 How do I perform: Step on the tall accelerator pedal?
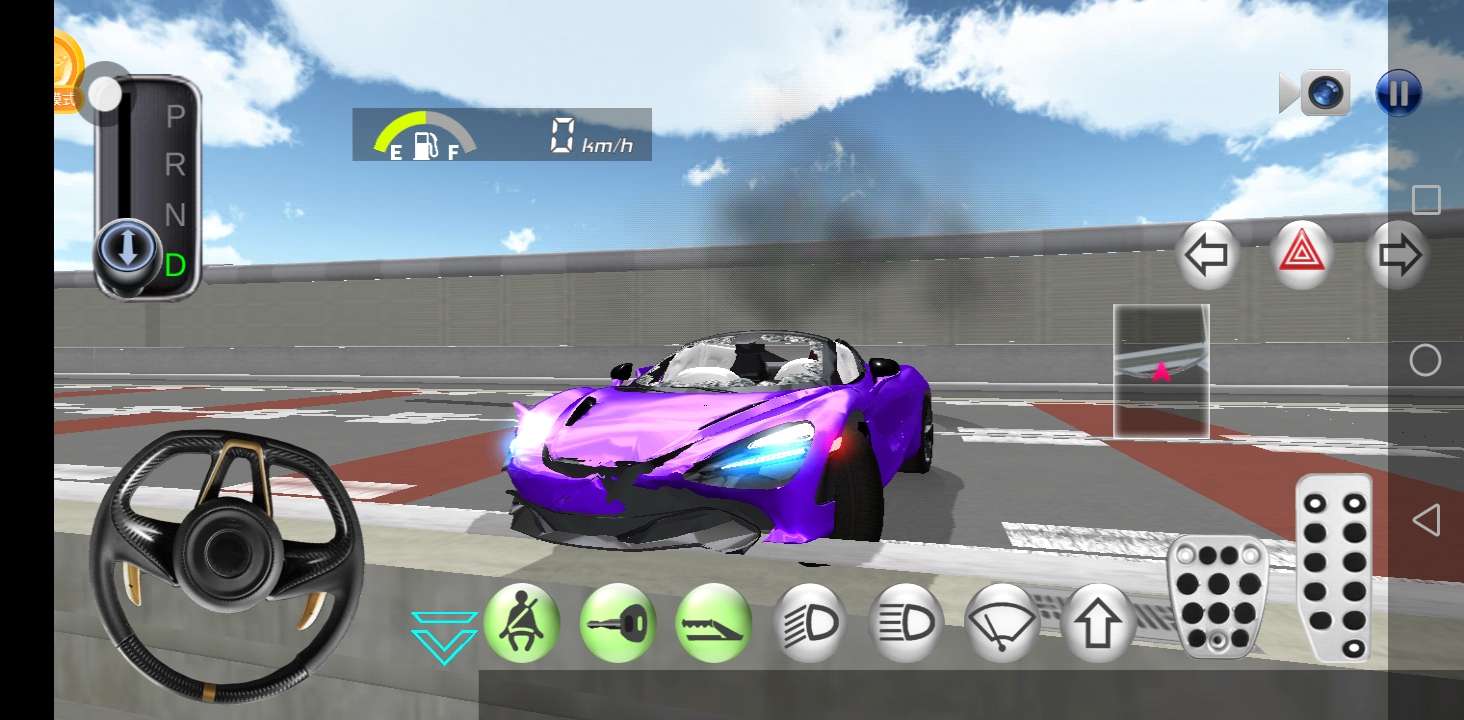point(1334,567)
